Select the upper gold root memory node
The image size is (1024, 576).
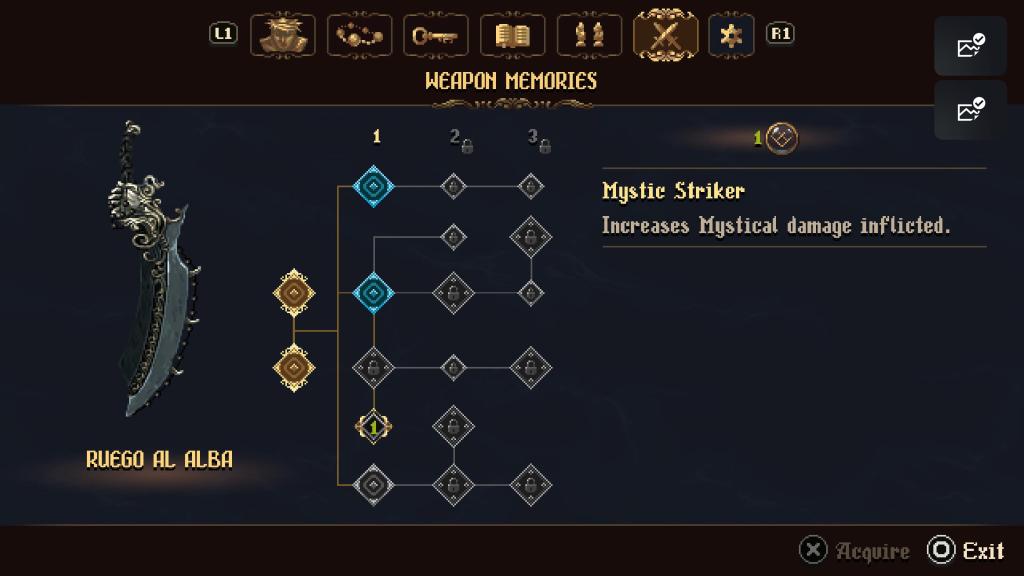(294, 293)
